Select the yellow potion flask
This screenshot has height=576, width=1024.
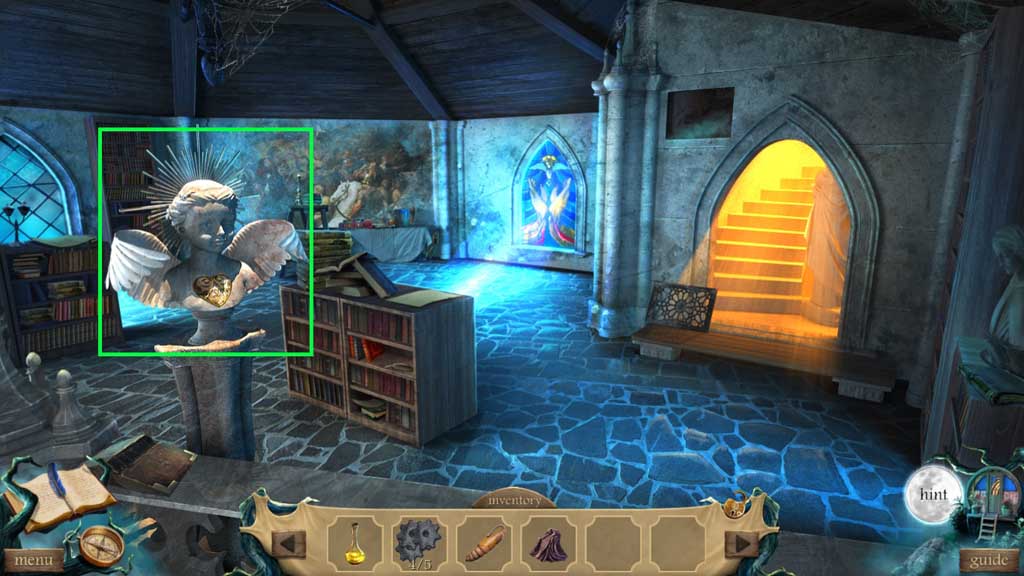click(x=355, y=542)
